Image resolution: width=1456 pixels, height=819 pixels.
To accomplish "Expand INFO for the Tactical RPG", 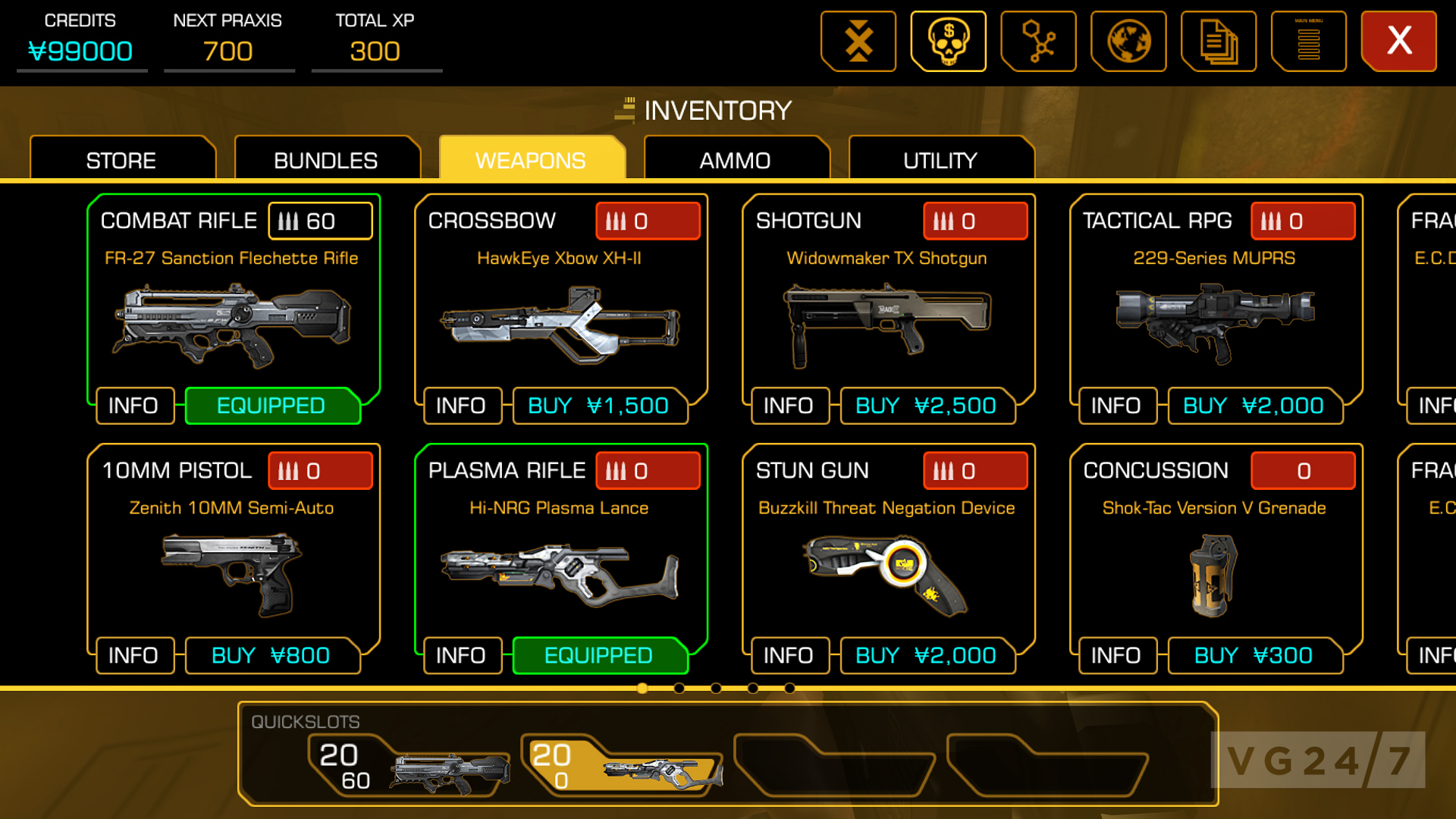I will point(1116,406).
